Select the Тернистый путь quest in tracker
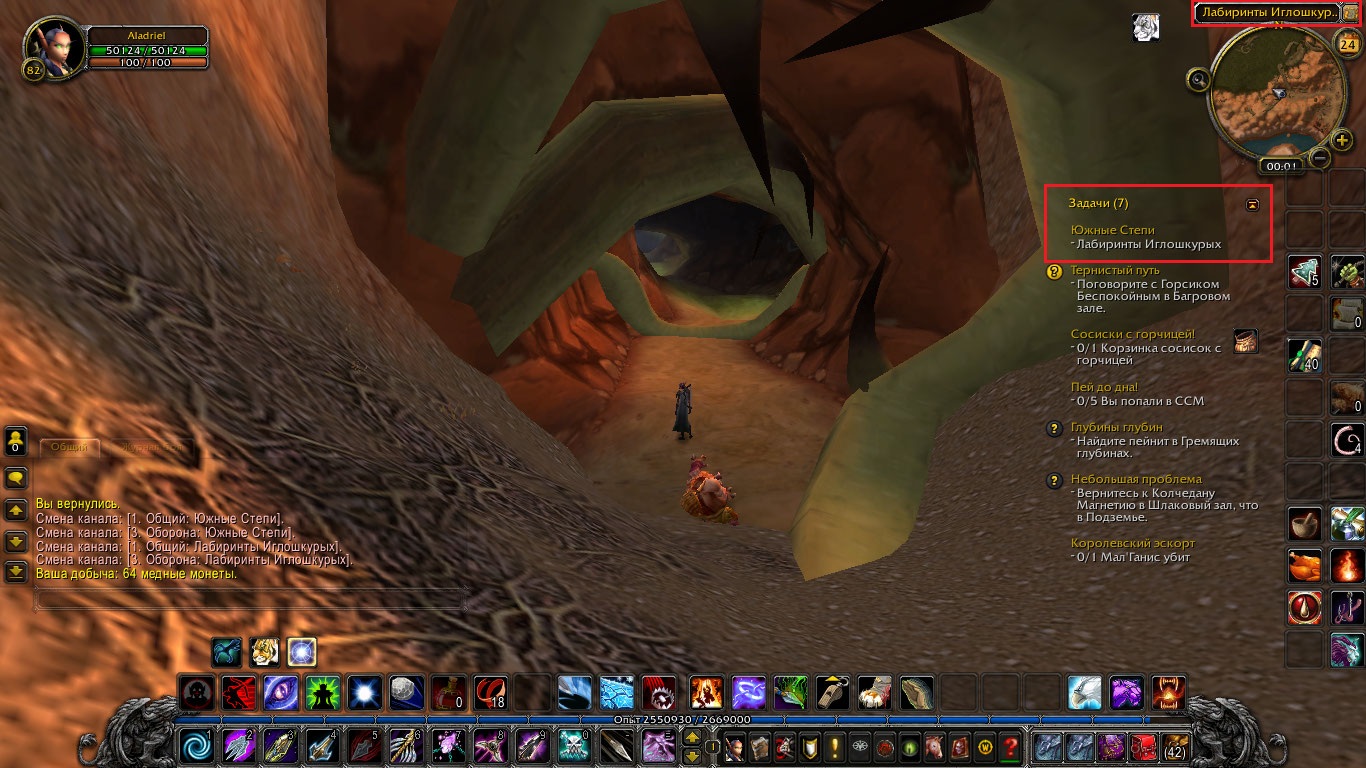The width and height of the screenshot is (1366, 768). [1115, 270]
